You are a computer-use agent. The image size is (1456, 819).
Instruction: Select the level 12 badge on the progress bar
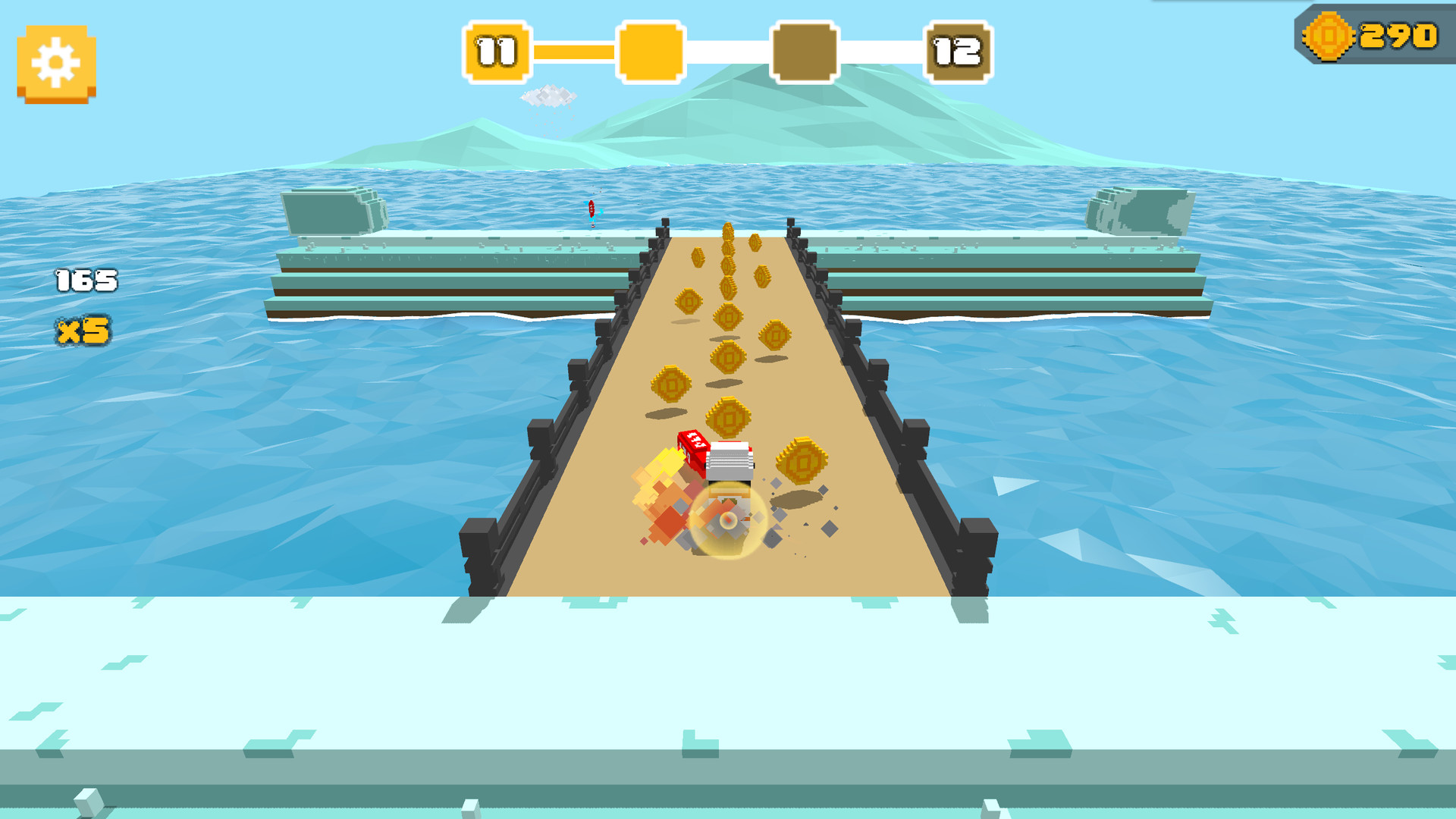959,50
